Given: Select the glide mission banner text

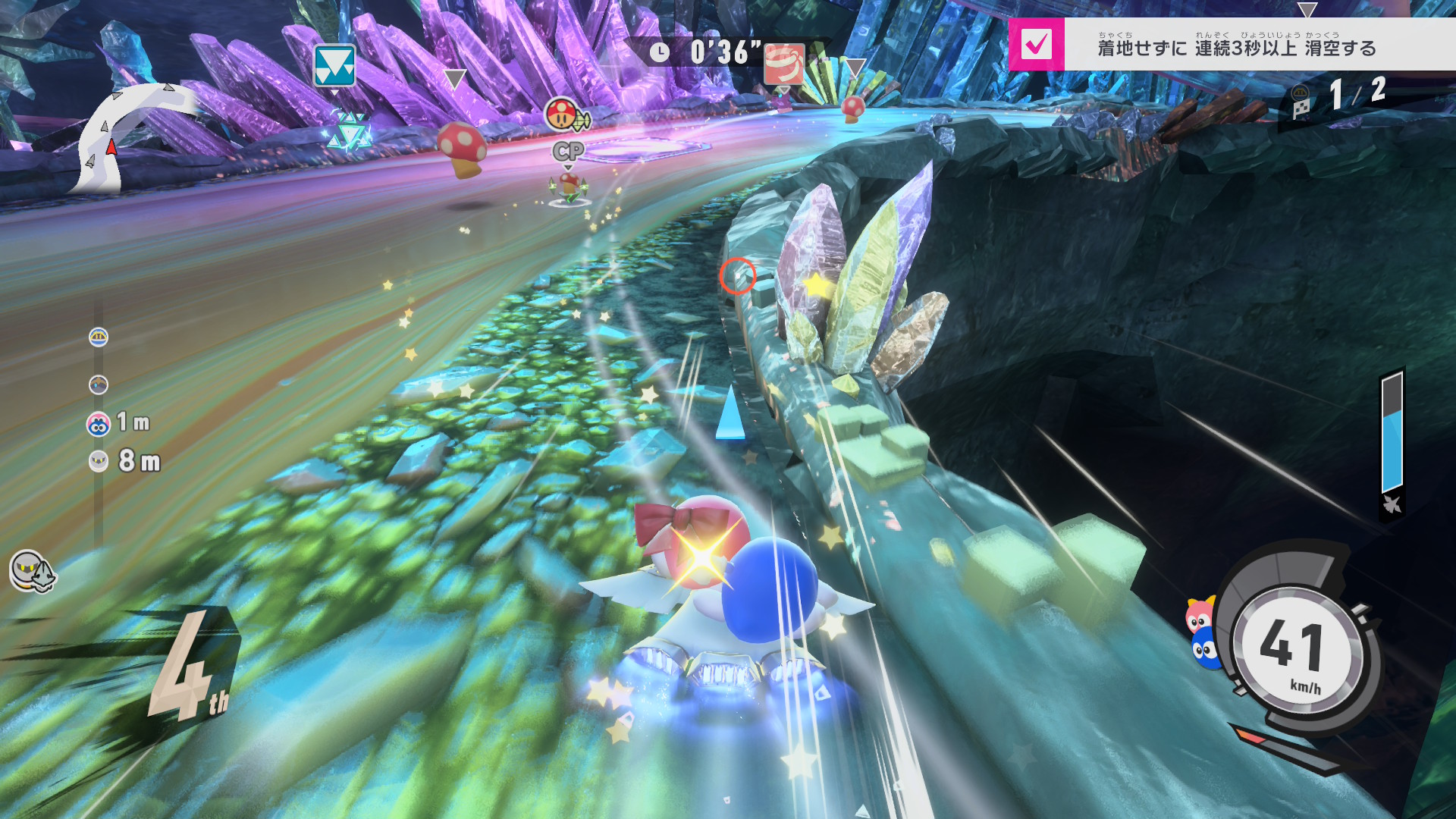Looking at the screenshot, I should (x=1237, y=47).
